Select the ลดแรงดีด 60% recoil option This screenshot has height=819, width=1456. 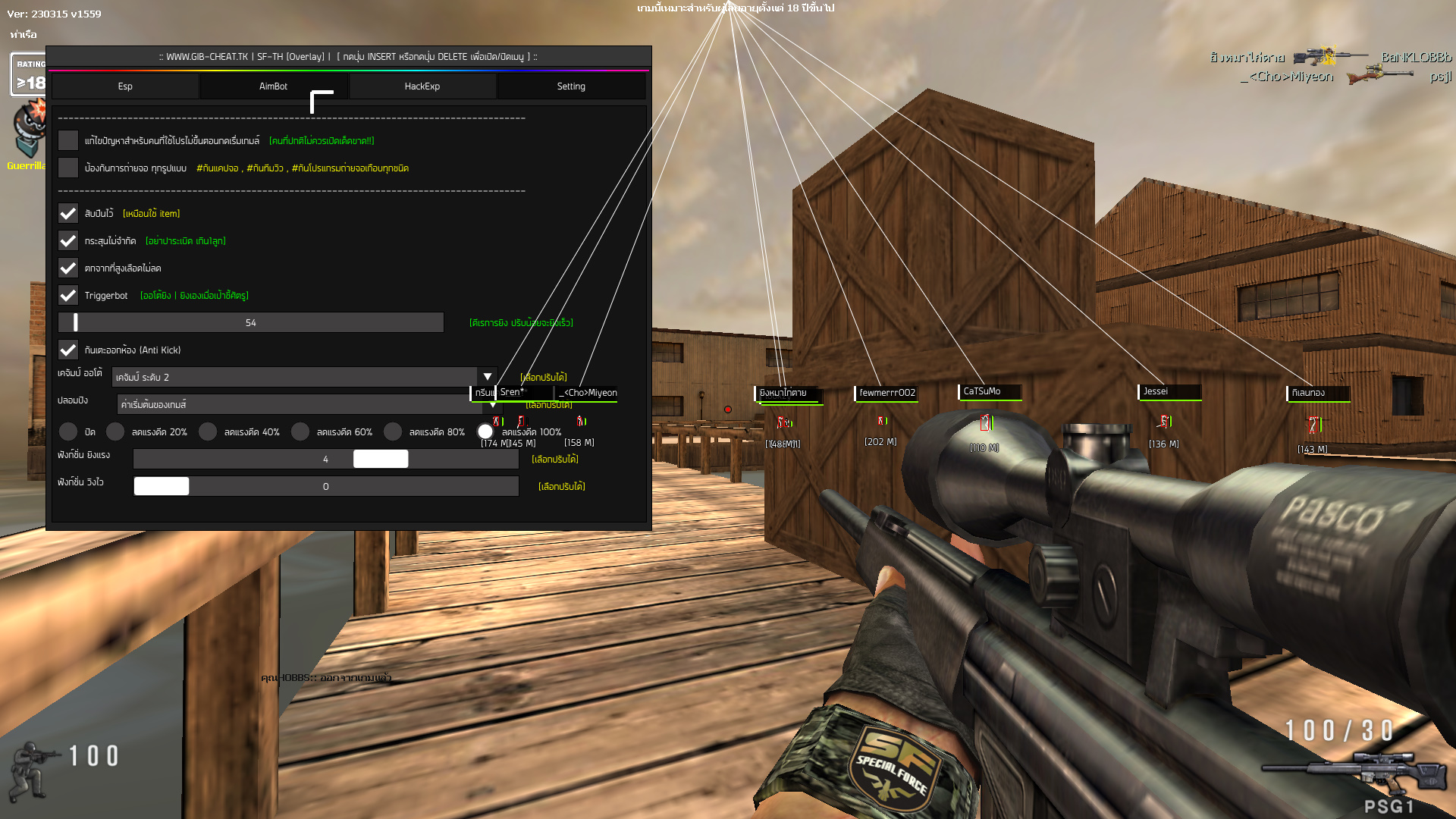301,431
